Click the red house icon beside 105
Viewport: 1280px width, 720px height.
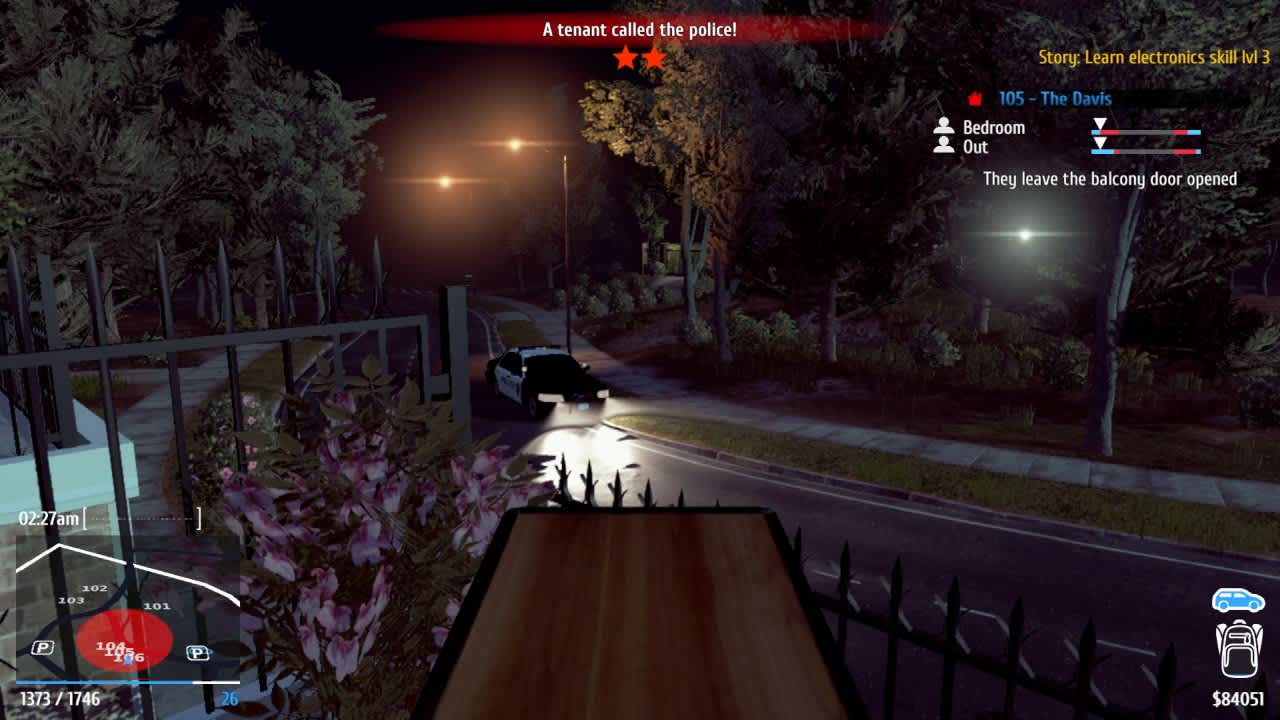click(974, 98)
